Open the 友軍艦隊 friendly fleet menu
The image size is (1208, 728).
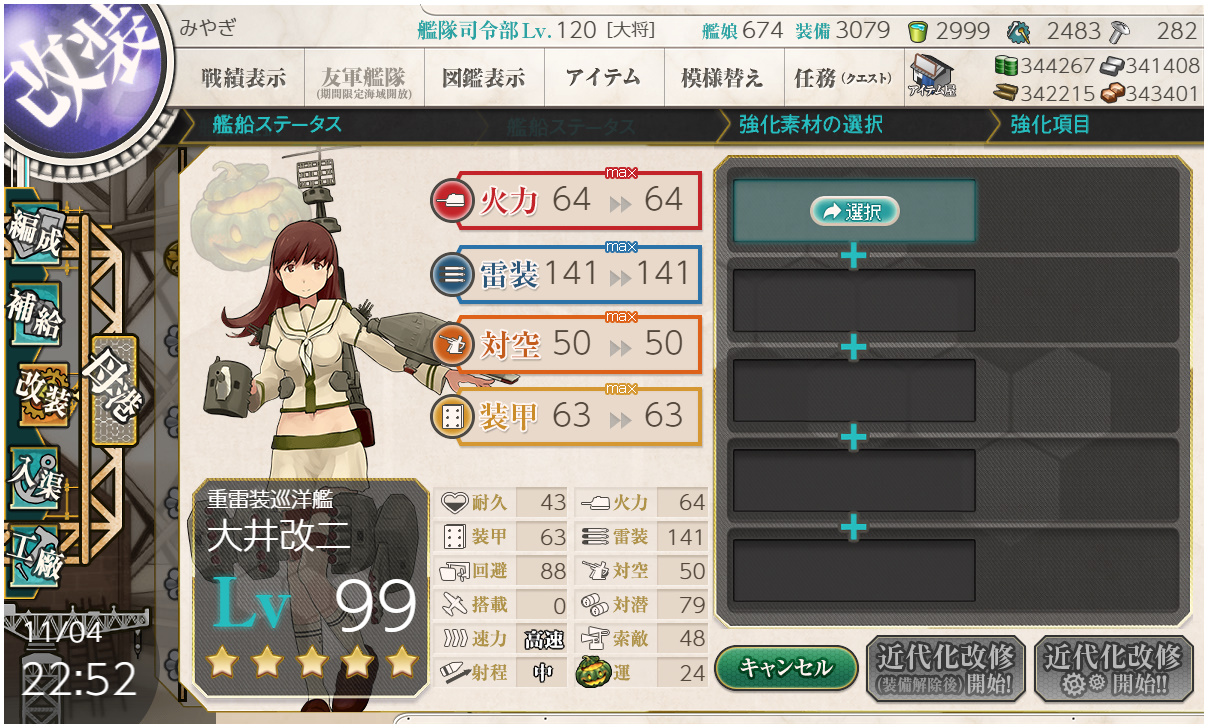tap(362, 78)
